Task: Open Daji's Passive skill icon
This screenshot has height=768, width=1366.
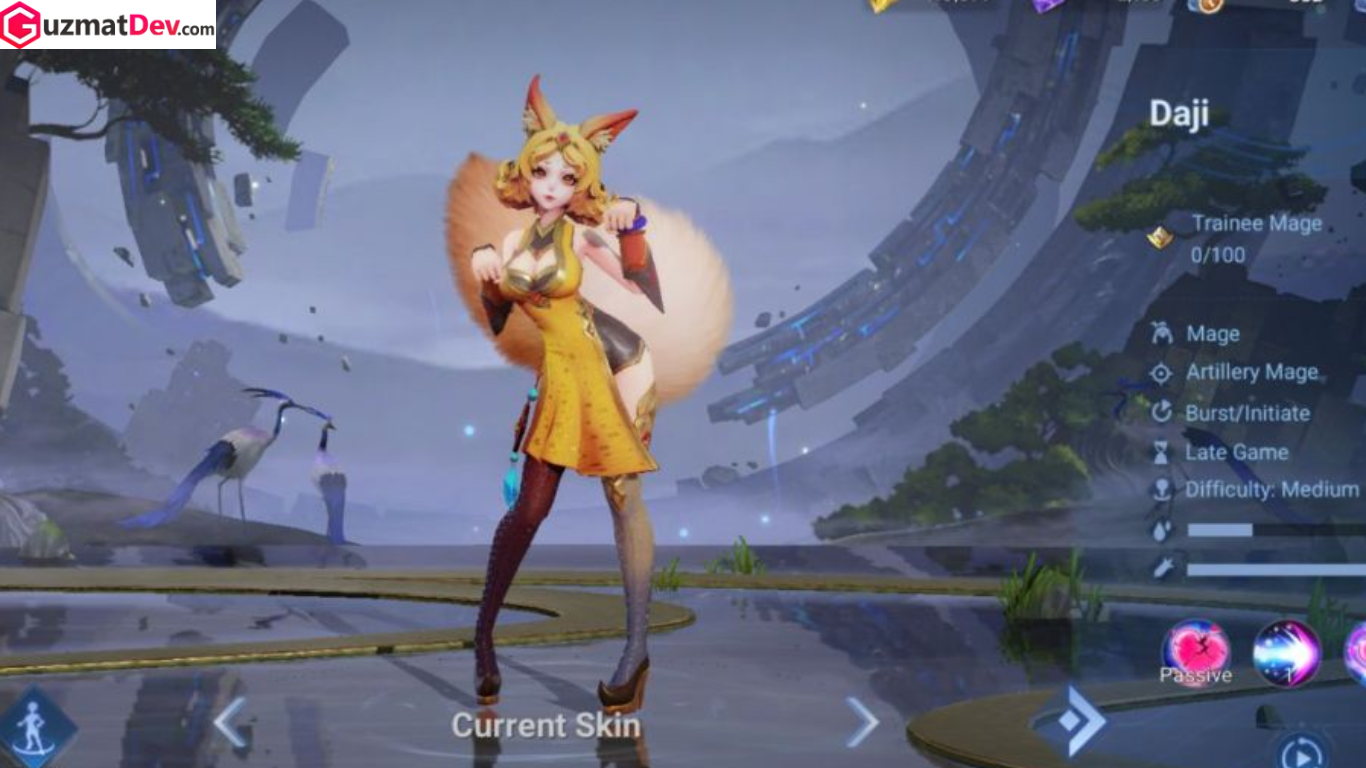Action: [x=1195, y=652]
